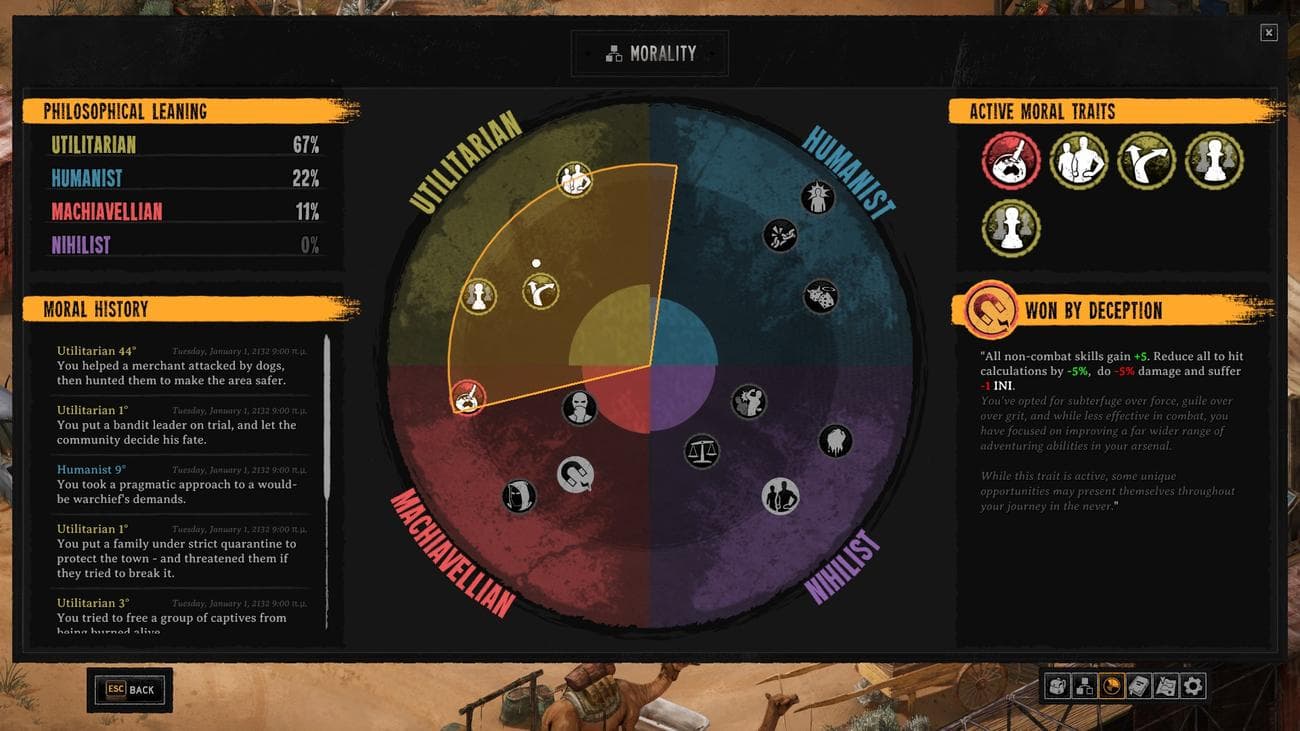Viewport: 1300px width, 731px height.
Task: Select the two-figures moral trait icon
Action: (1078, 162)
